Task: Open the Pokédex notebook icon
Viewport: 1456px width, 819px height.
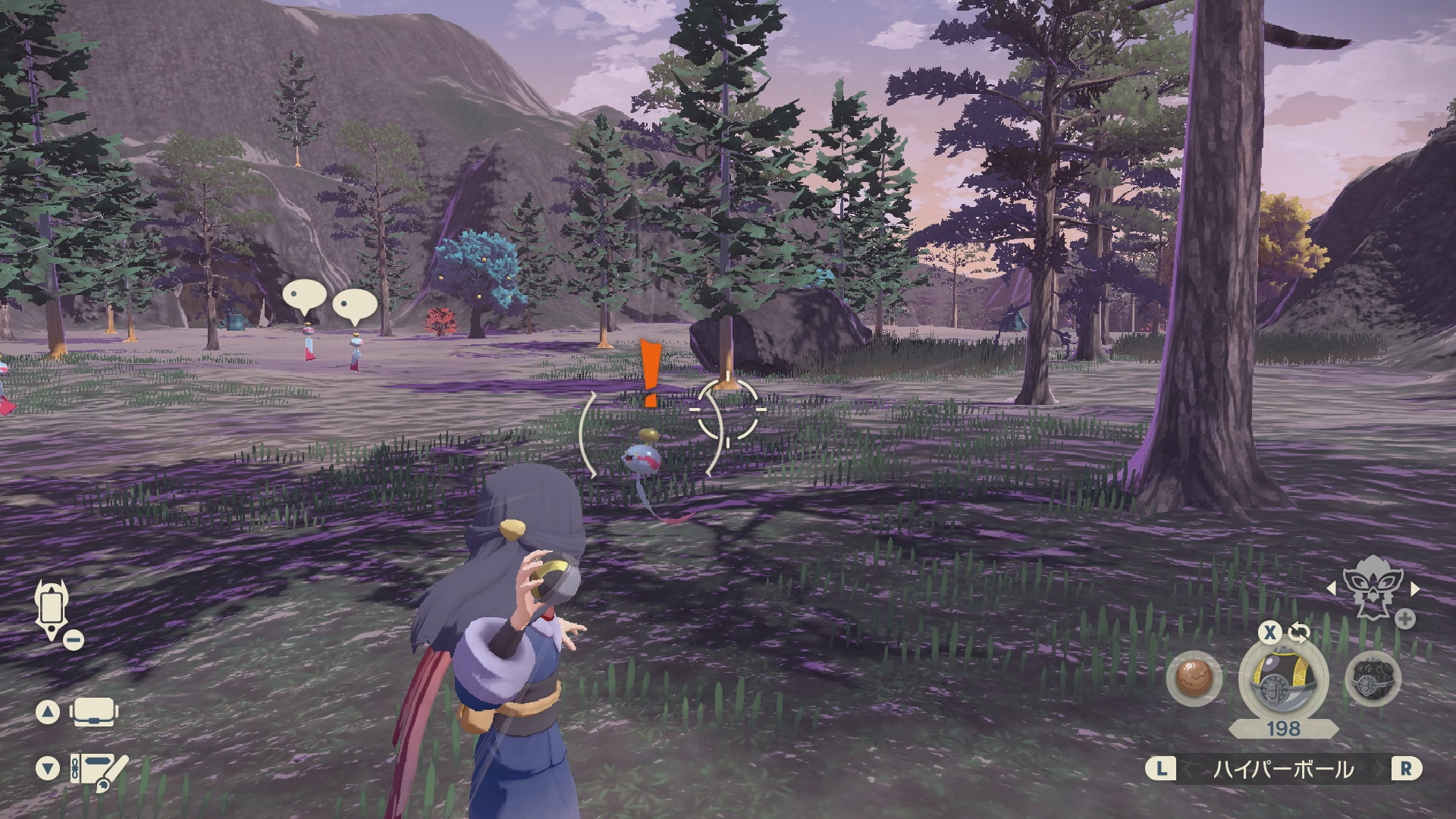Action: click(97, 768)
